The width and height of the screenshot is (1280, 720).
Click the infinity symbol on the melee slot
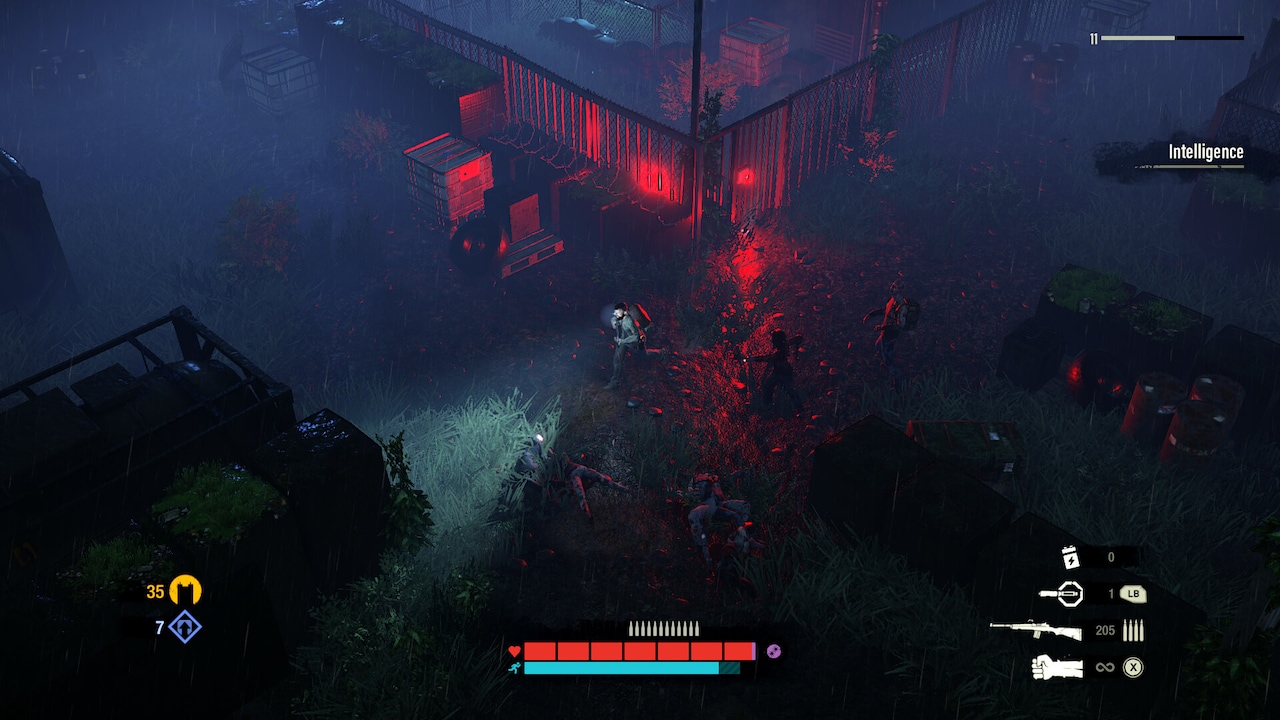[1106, 666]
